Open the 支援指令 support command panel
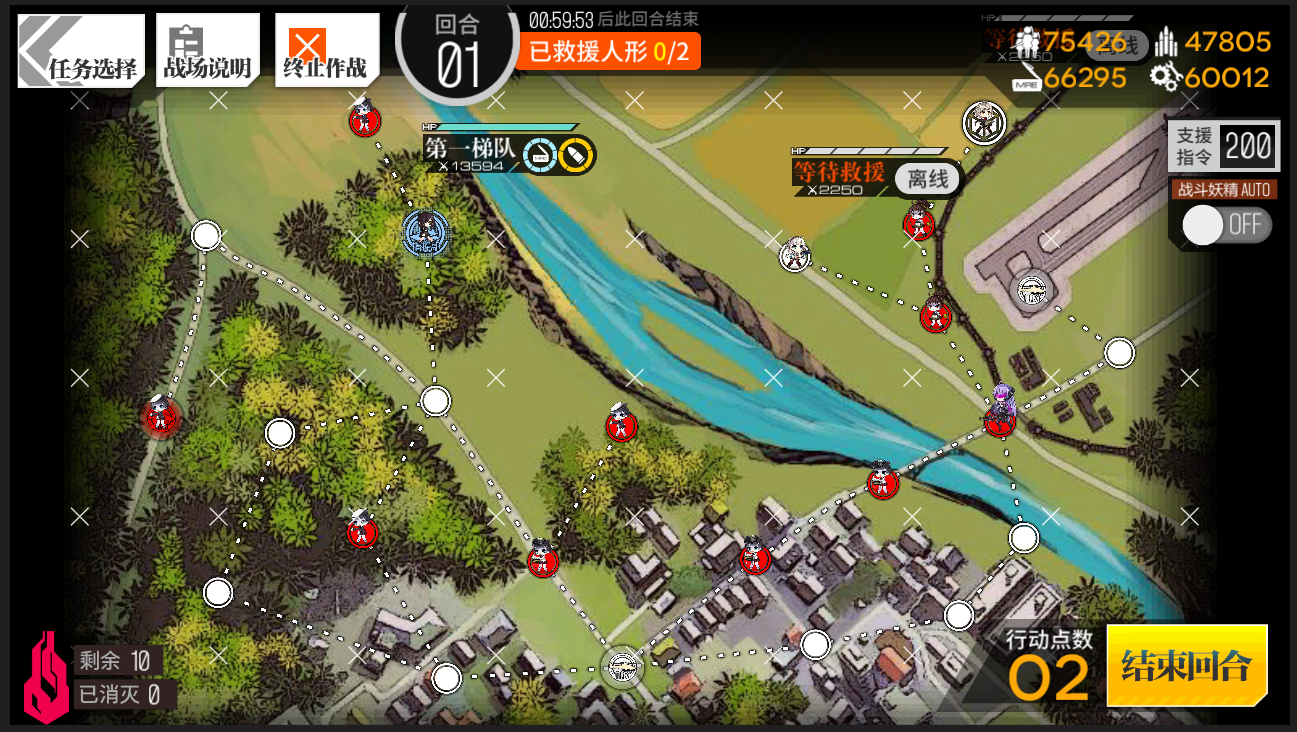Image resolution: width=1297 pixels, height=732 pixels. coord(1223,146)
